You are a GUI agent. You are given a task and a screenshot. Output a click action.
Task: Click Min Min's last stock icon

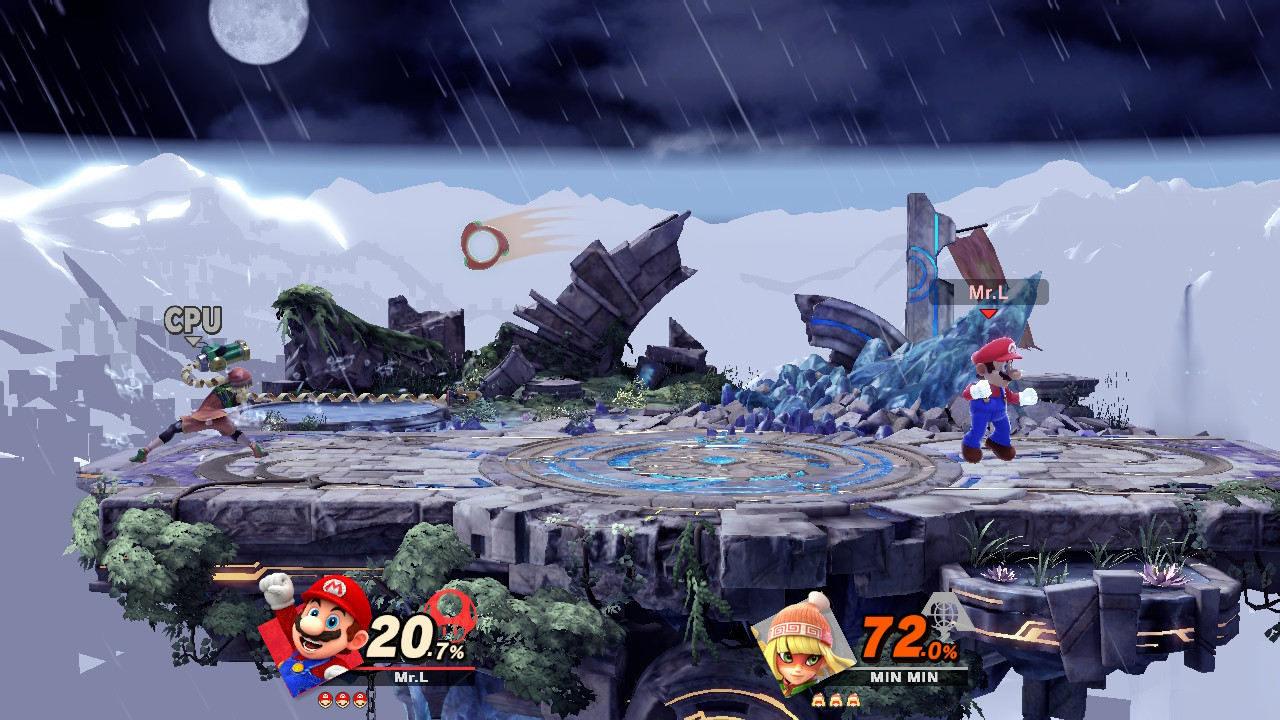pos(852,700)
